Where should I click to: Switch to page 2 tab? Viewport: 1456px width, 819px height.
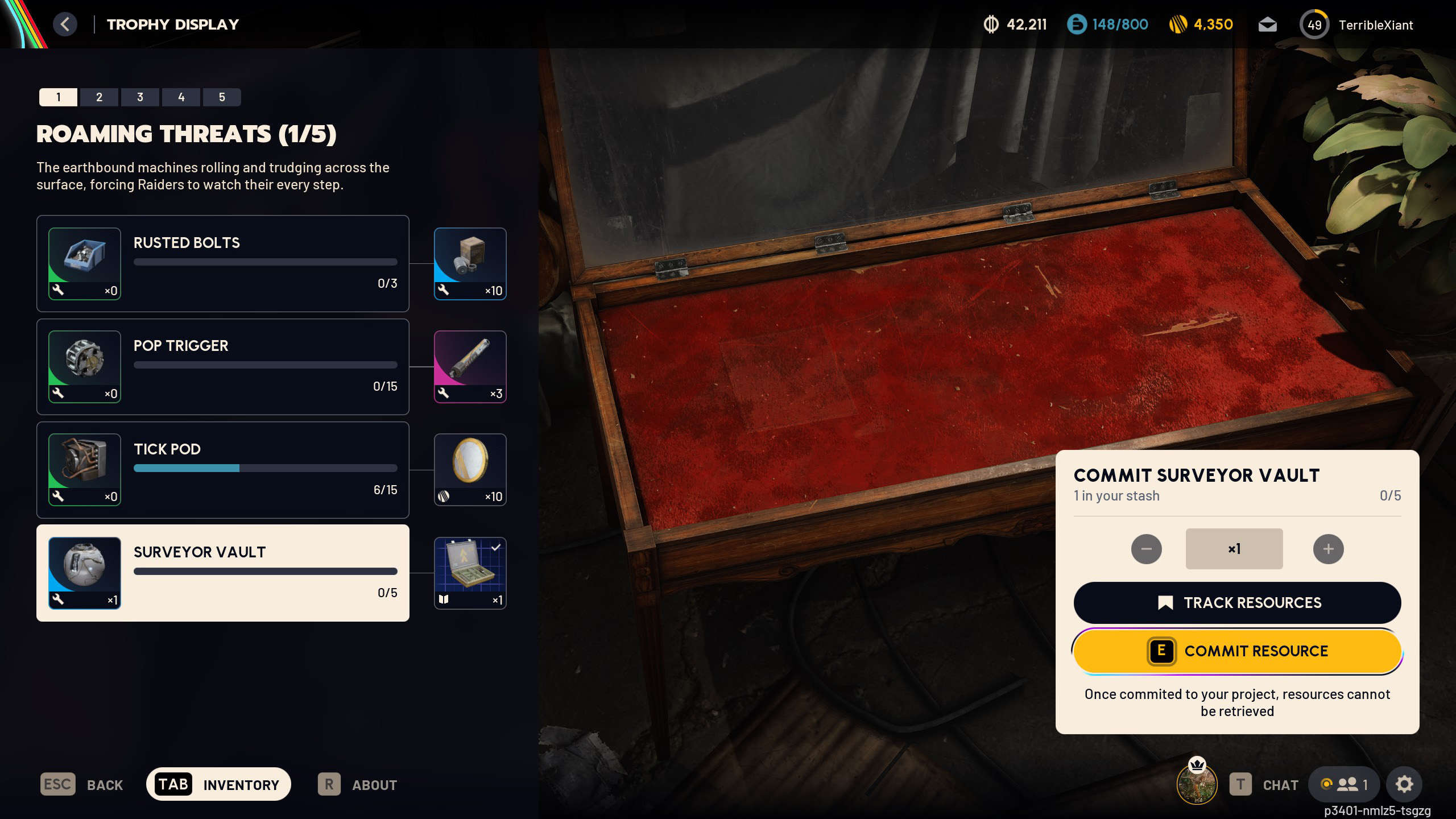99,97
